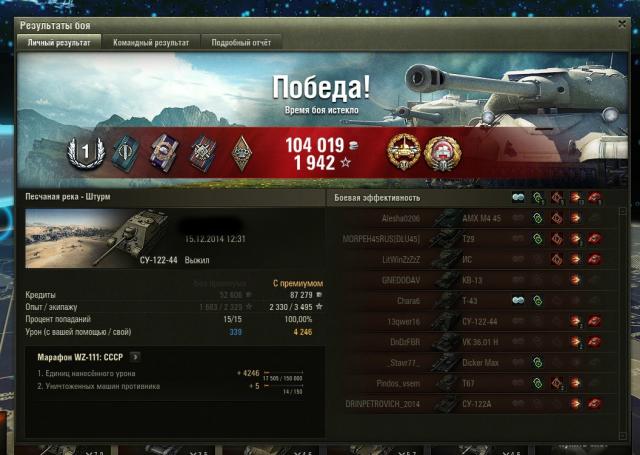Click the binoculars spotted icon in effectiveness header
640x455 pixels.
click(518, 198)
